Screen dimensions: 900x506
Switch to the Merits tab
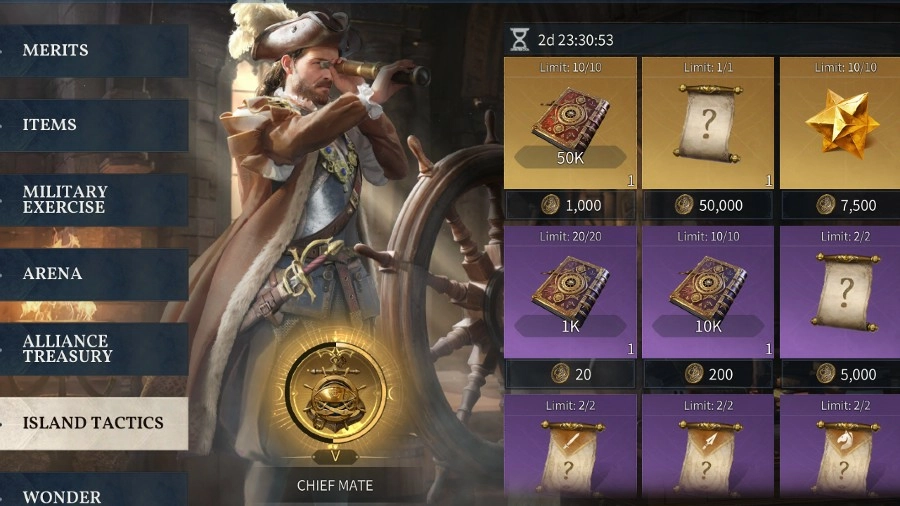click(94, 50)
